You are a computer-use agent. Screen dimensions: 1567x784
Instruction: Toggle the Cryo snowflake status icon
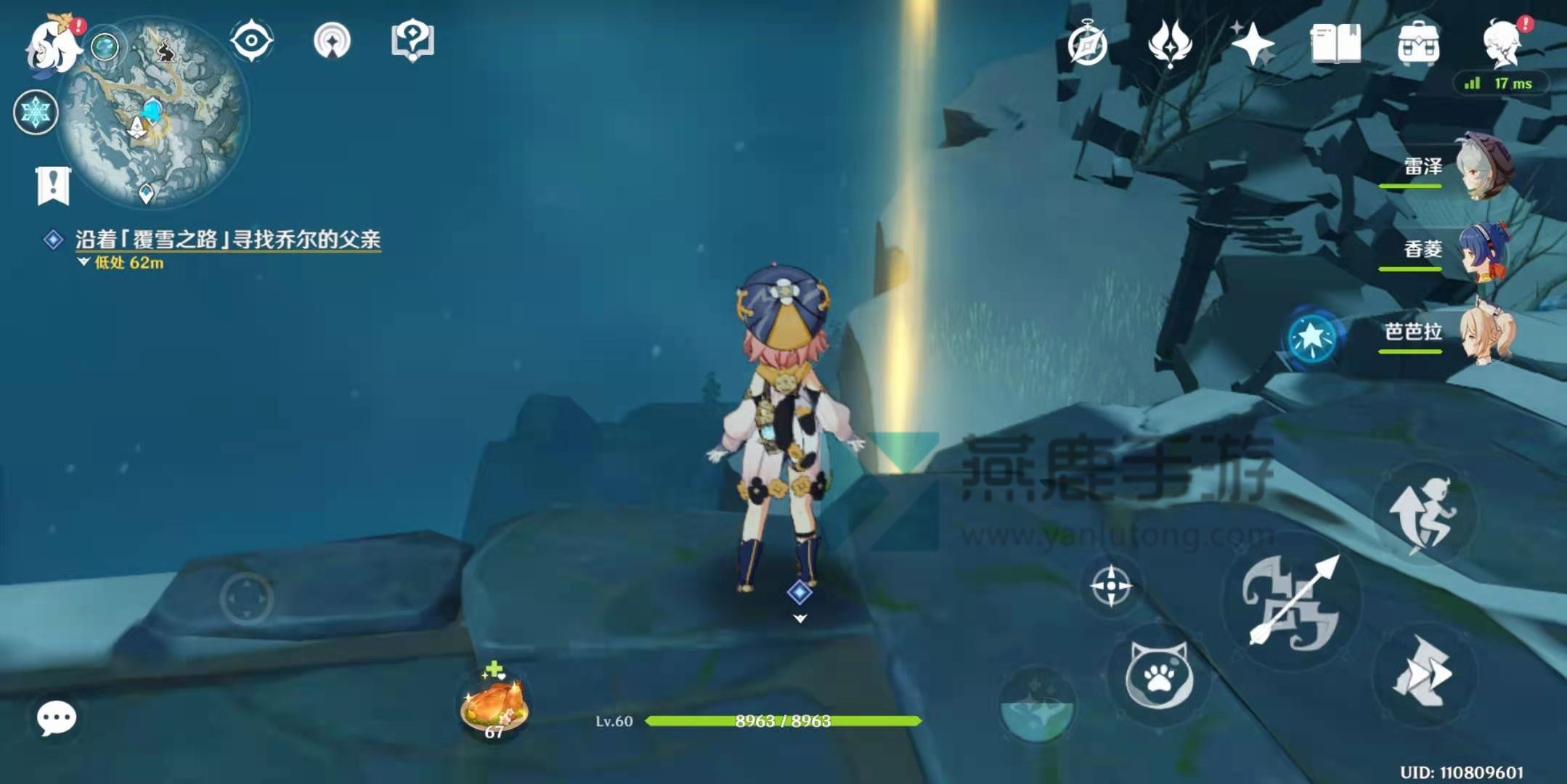36,113
